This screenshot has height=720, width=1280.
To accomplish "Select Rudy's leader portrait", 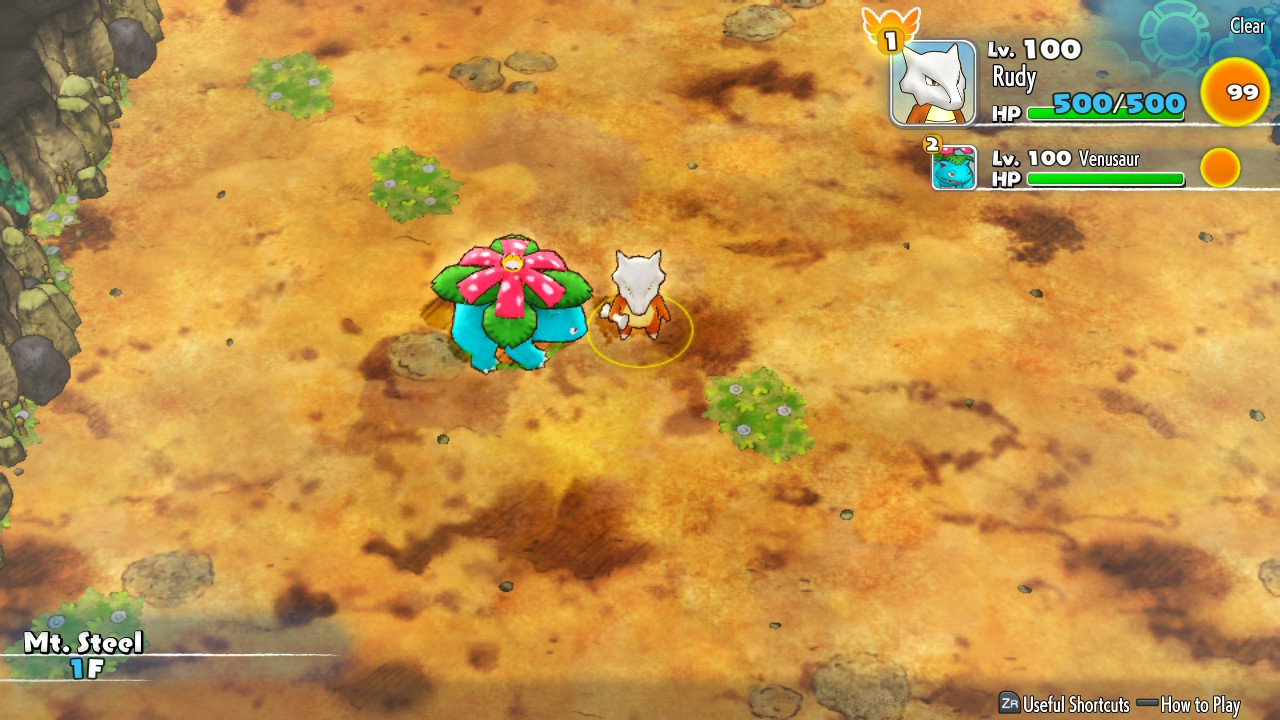I will (x=933, y=84).
